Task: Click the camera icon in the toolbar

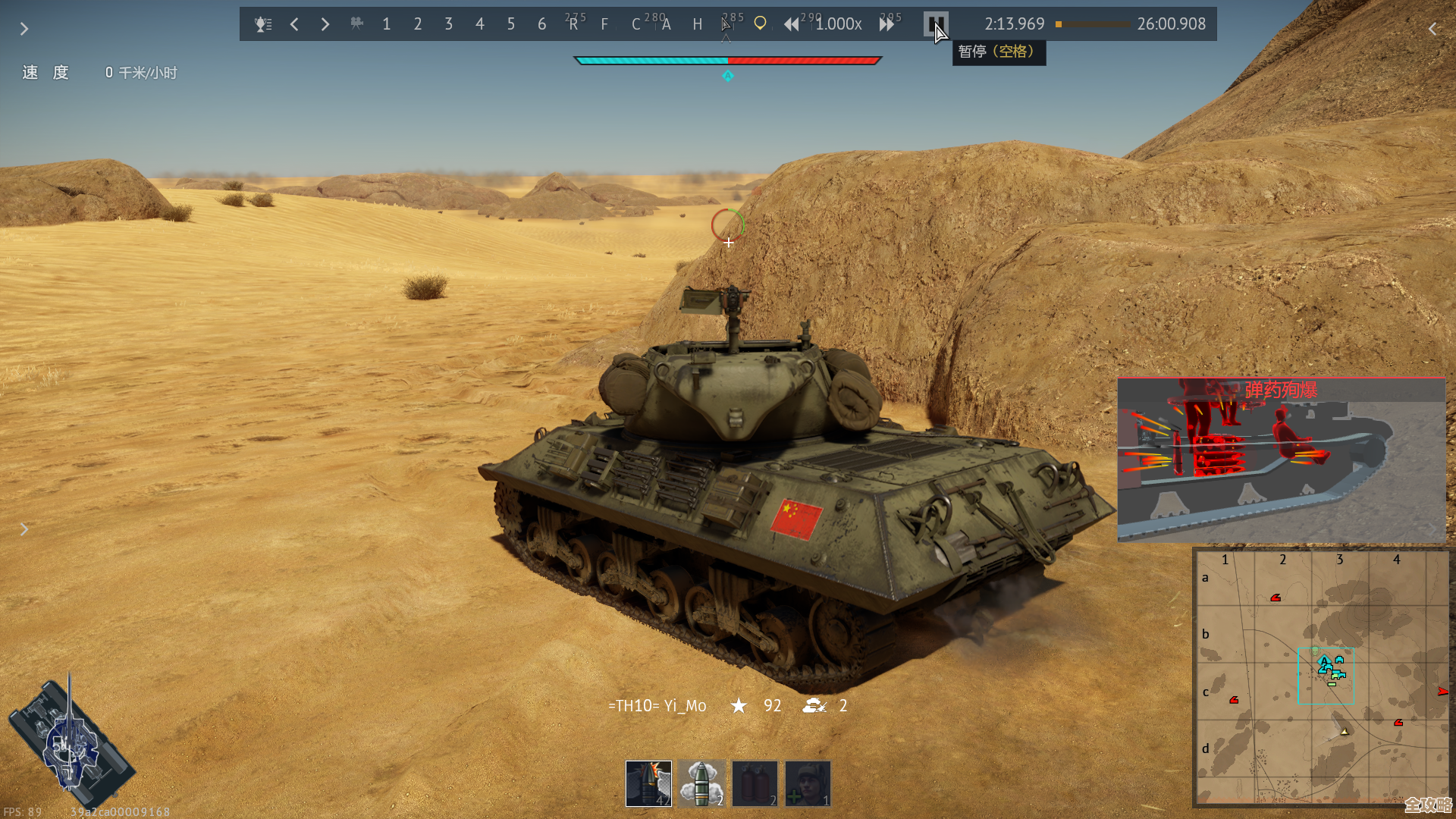Action: [356, 24]
